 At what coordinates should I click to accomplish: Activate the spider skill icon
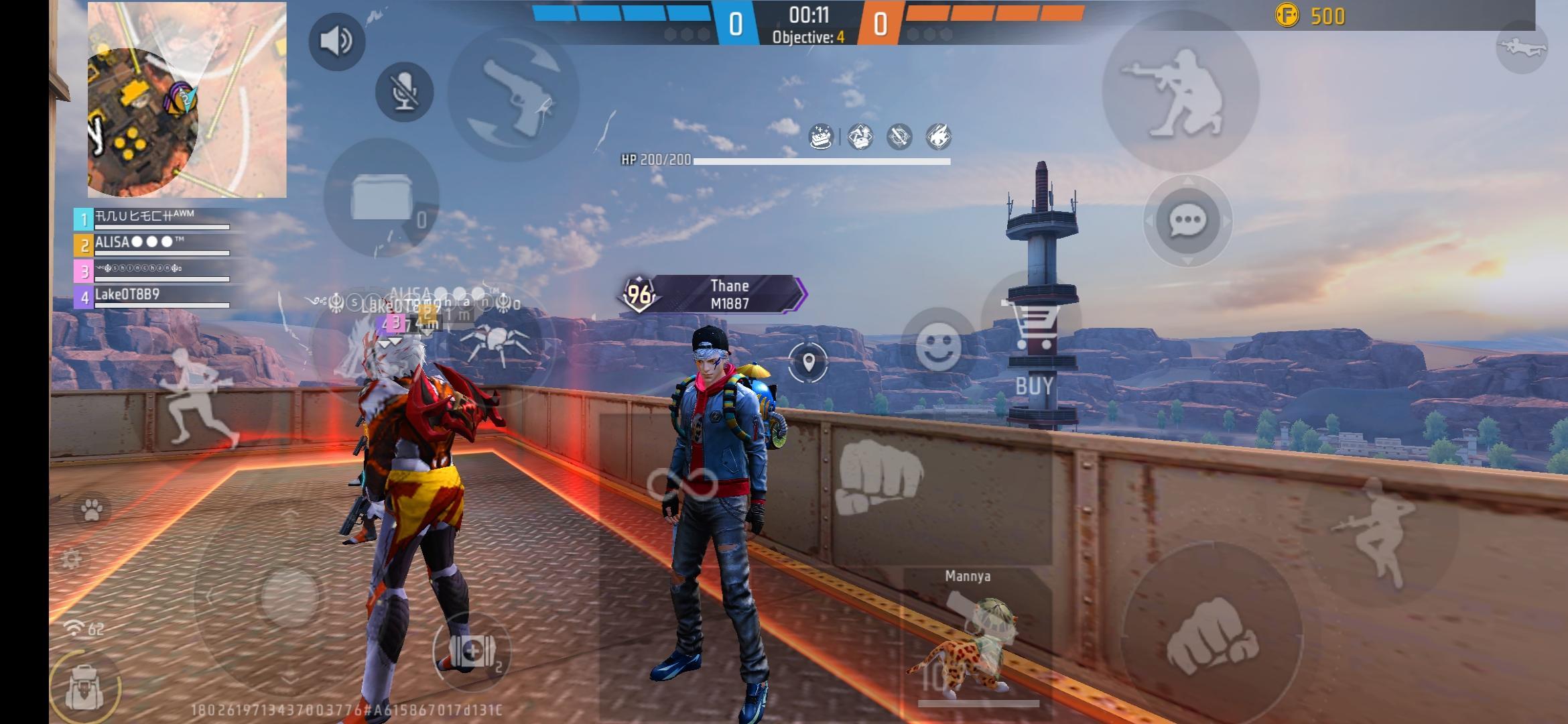point(497,343)
